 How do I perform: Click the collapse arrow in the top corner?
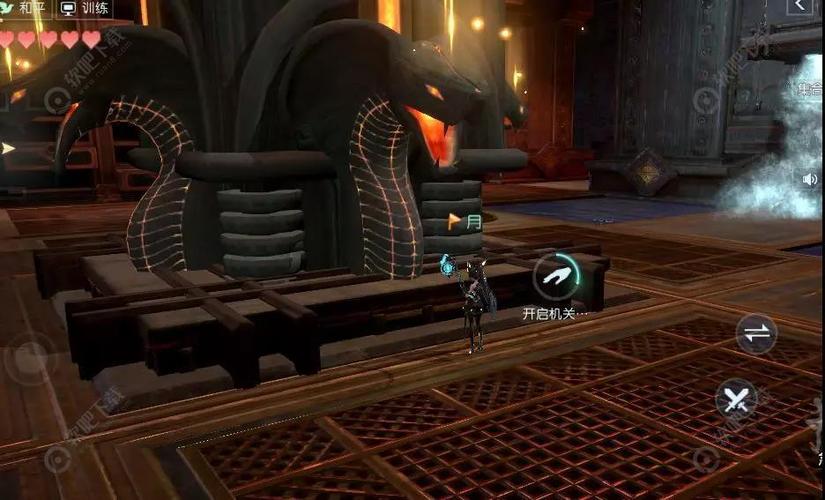point(800,7)
